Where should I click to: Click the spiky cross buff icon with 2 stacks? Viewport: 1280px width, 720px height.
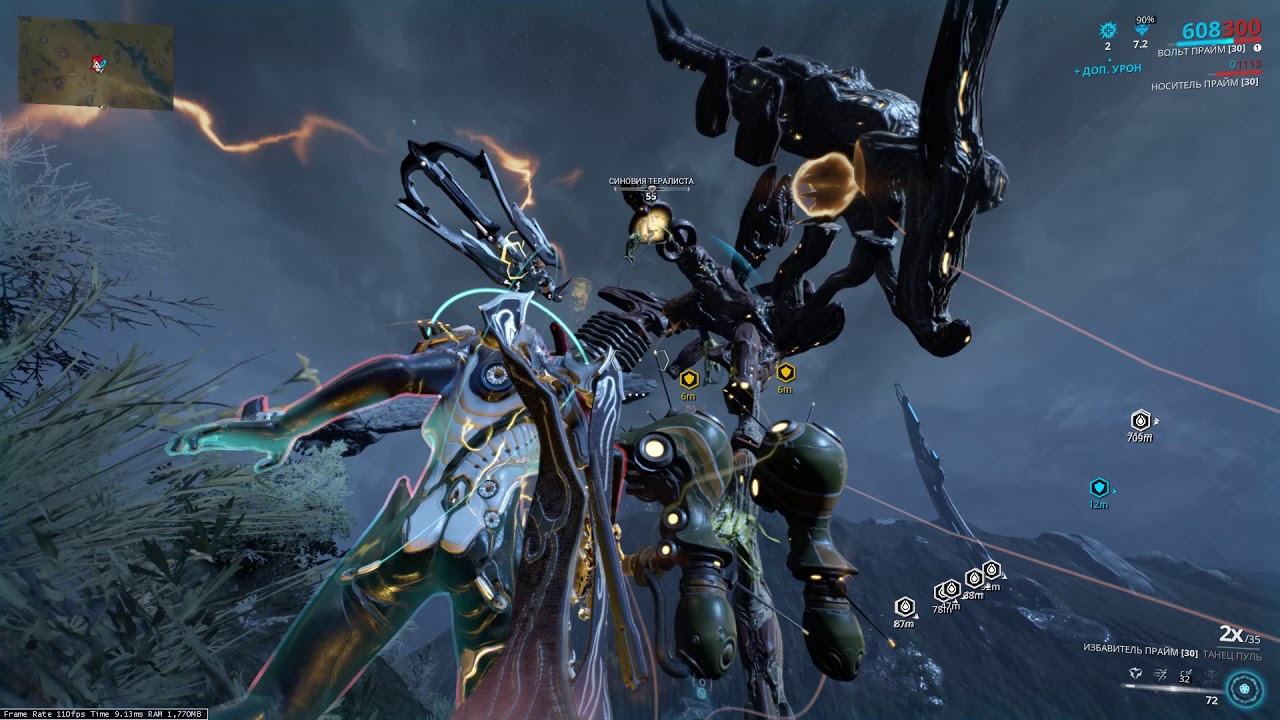[1107, 31]
